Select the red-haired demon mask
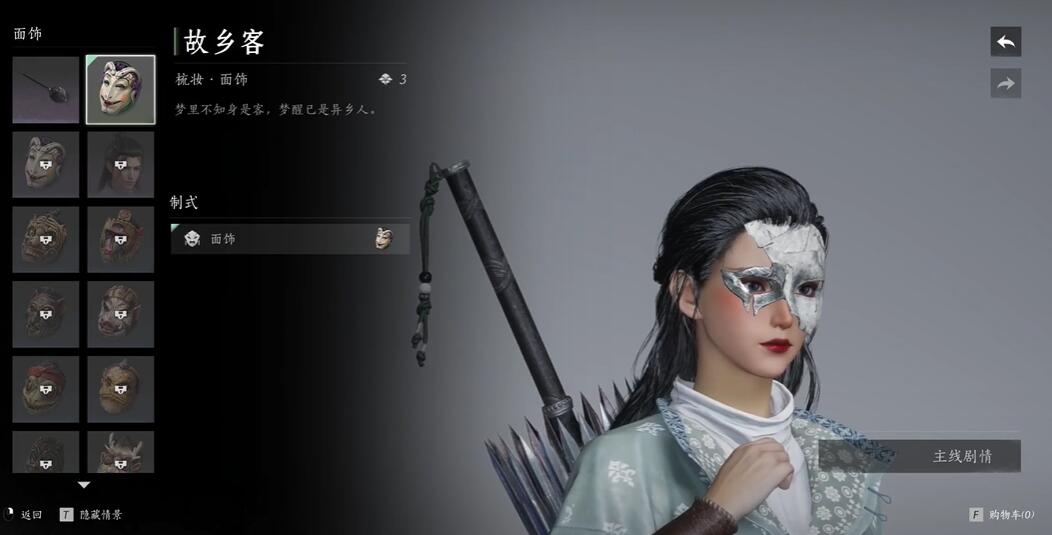The height and width of the screenshot is (535, 1052). pyautogui.click(x=46, y=389)
